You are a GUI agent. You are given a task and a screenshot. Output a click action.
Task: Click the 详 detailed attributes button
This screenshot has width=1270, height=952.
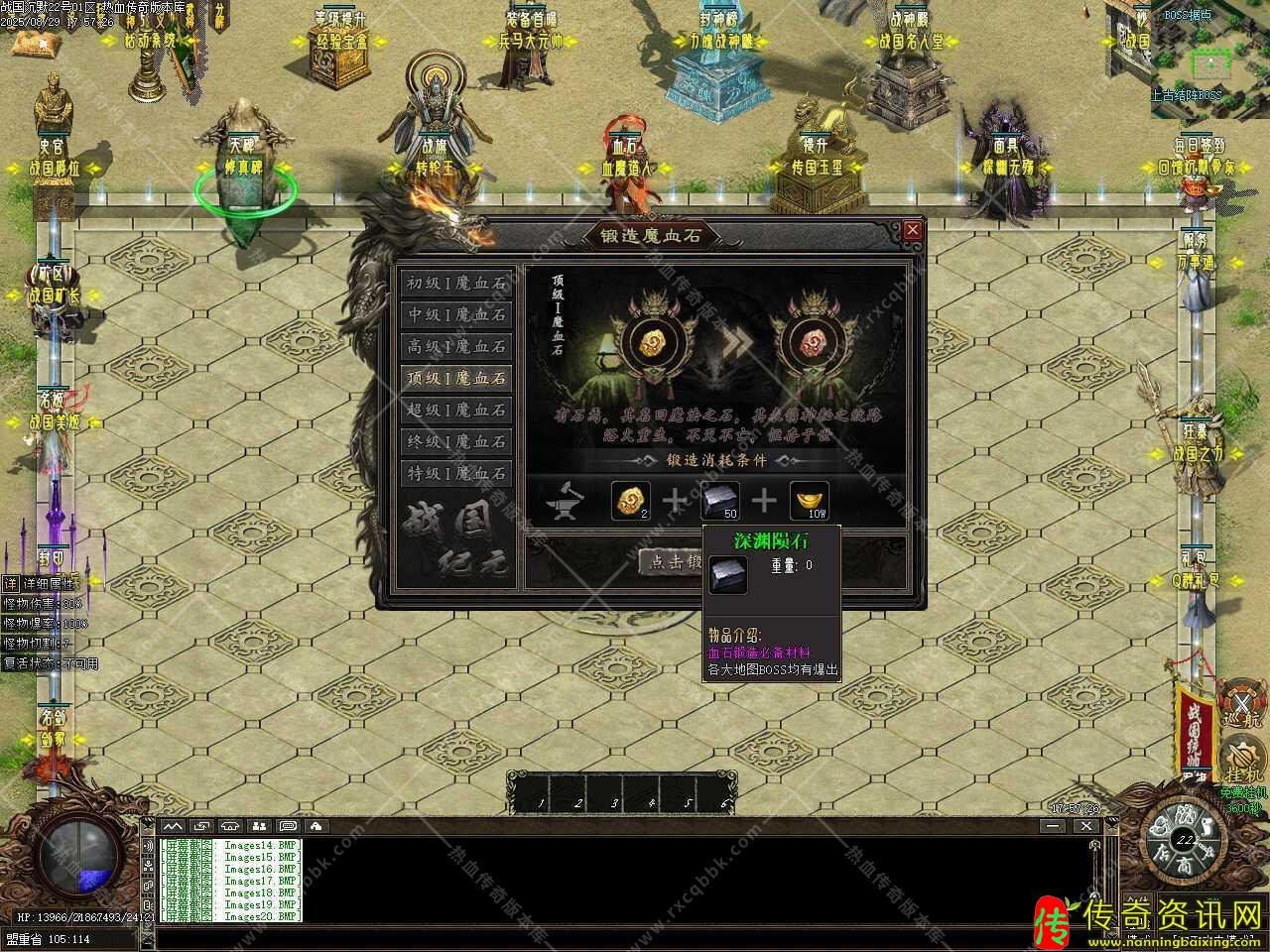[10, 583]
